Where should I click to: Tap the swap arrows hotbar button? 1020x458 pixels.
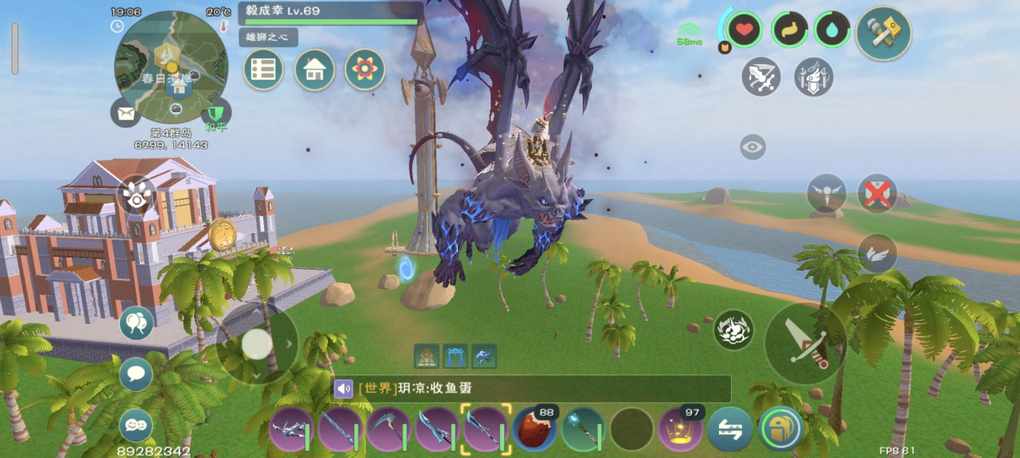730,429
